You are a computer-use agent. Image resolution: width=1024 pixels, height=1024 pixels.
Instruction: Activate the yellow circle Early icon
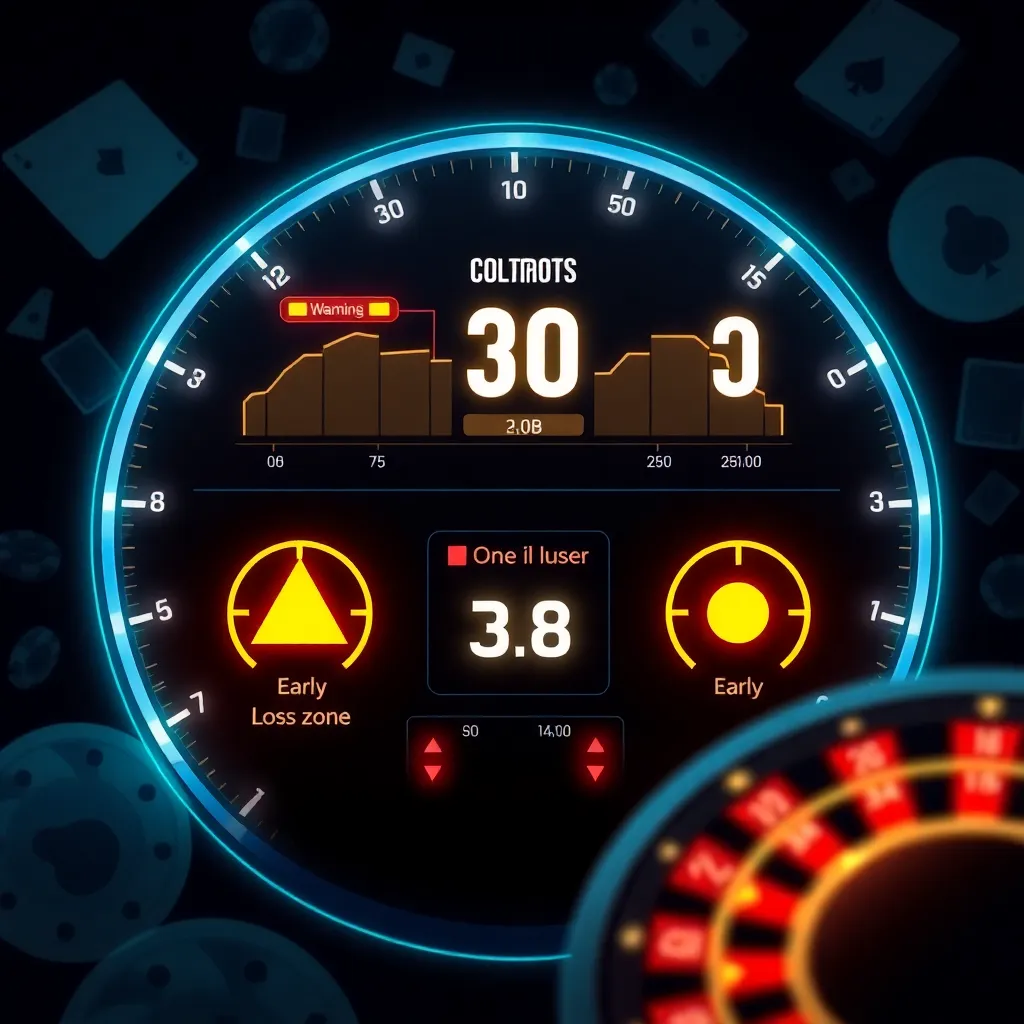point(737,611)
